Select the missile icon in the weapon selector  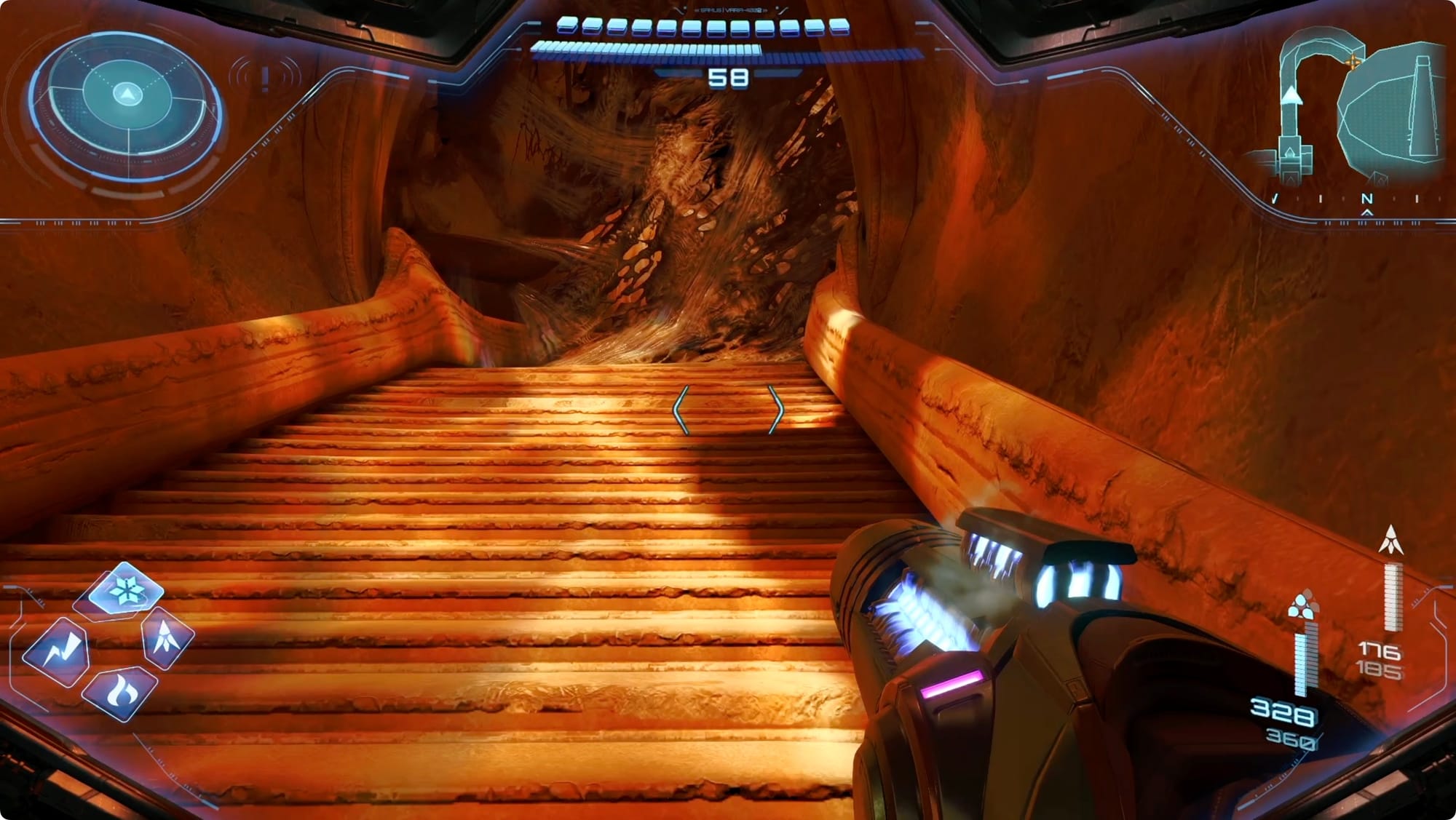(167, 637)
